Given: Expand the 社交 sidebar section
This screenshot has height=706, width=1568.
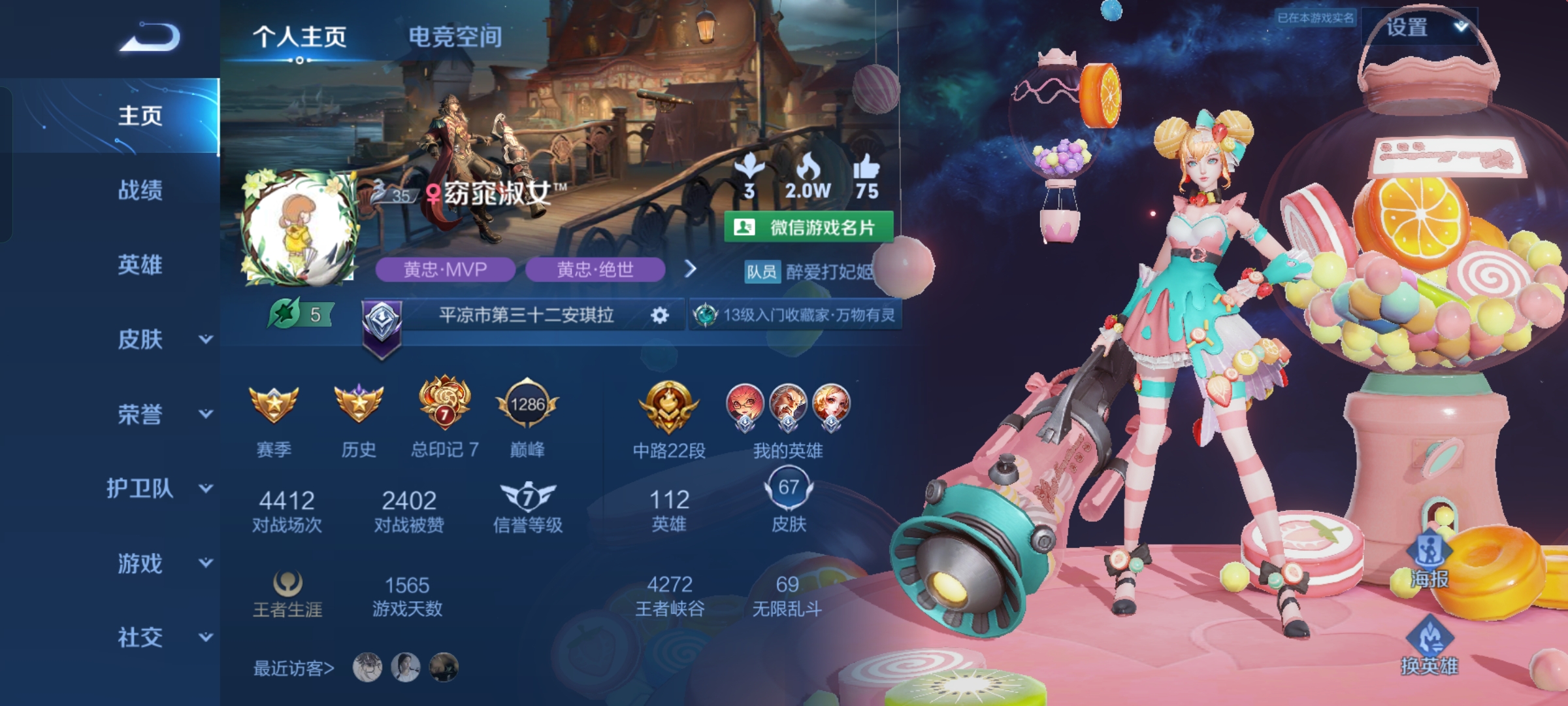Looking at the screenshot, I should (x=163, y=637).
